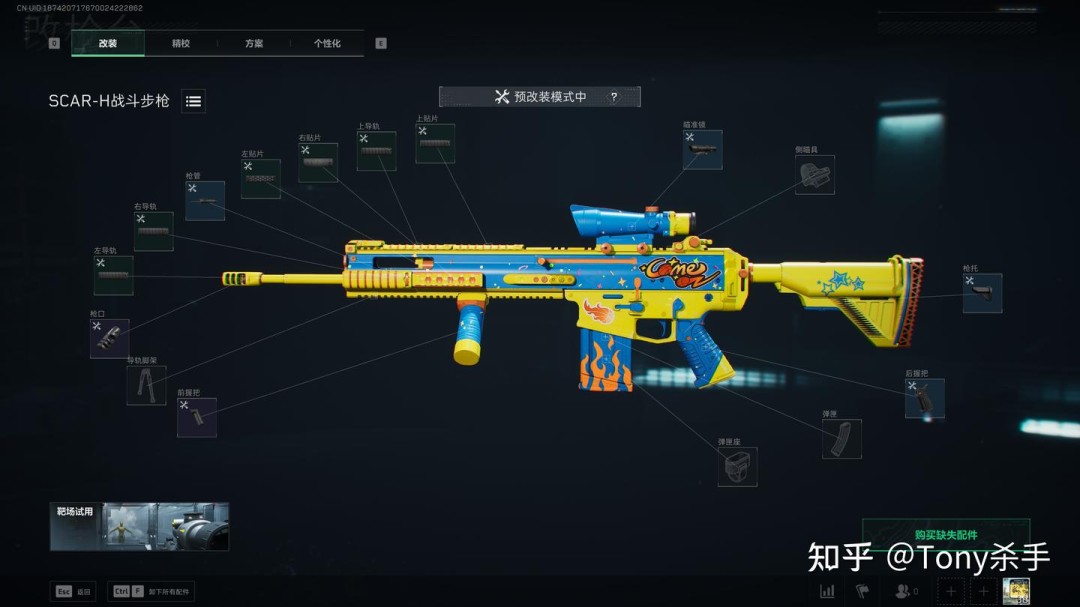Open the bar chart stats icon

pyautogui.click(x=827, y=591)
